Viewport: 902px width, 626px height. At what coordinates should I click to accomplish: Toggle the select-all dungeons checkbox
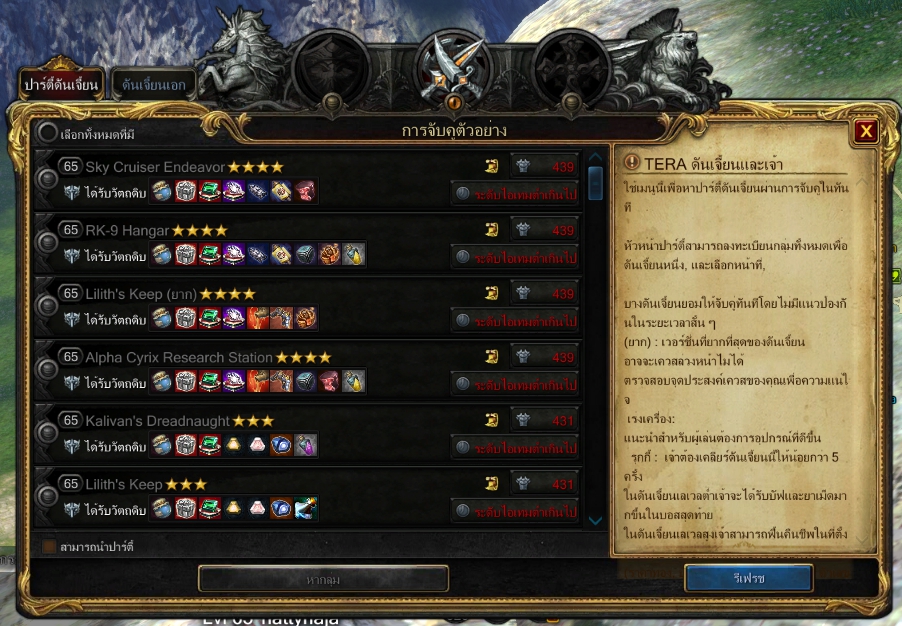pos(48,133)
